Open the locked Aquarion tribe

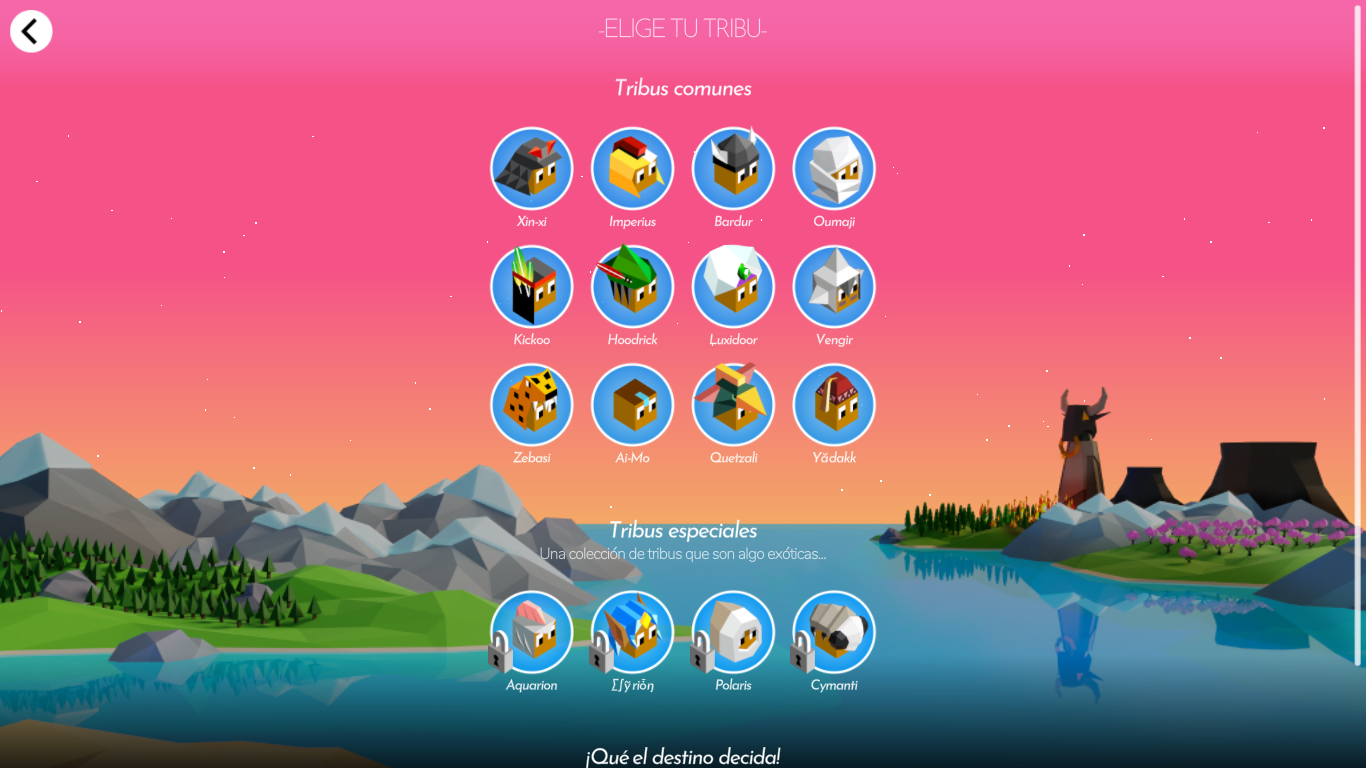(x=531, y=632)
